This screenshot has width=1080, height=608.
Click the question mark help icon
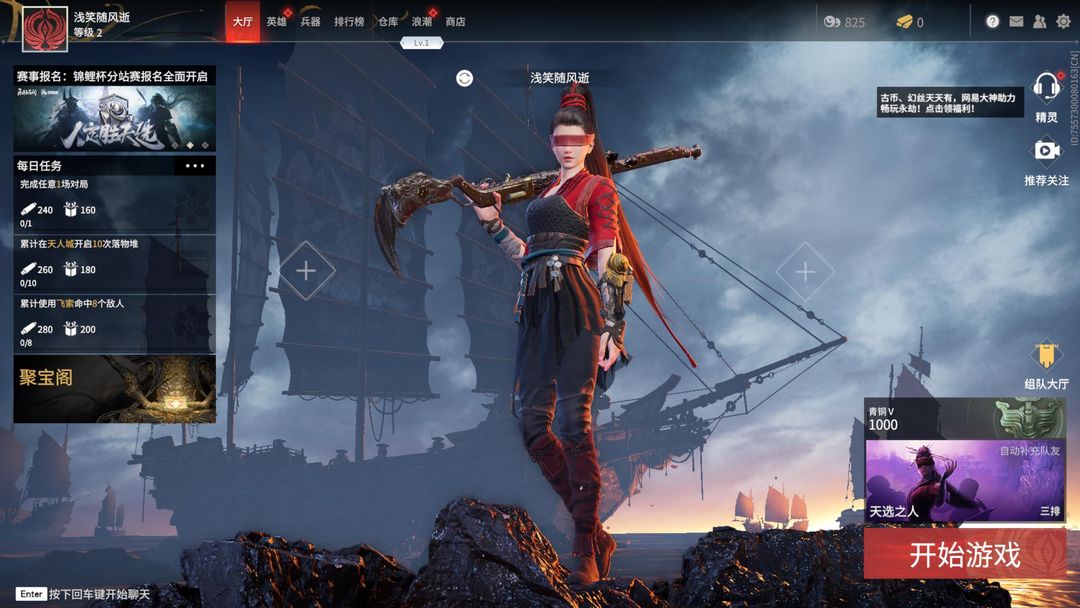(992, 21)
